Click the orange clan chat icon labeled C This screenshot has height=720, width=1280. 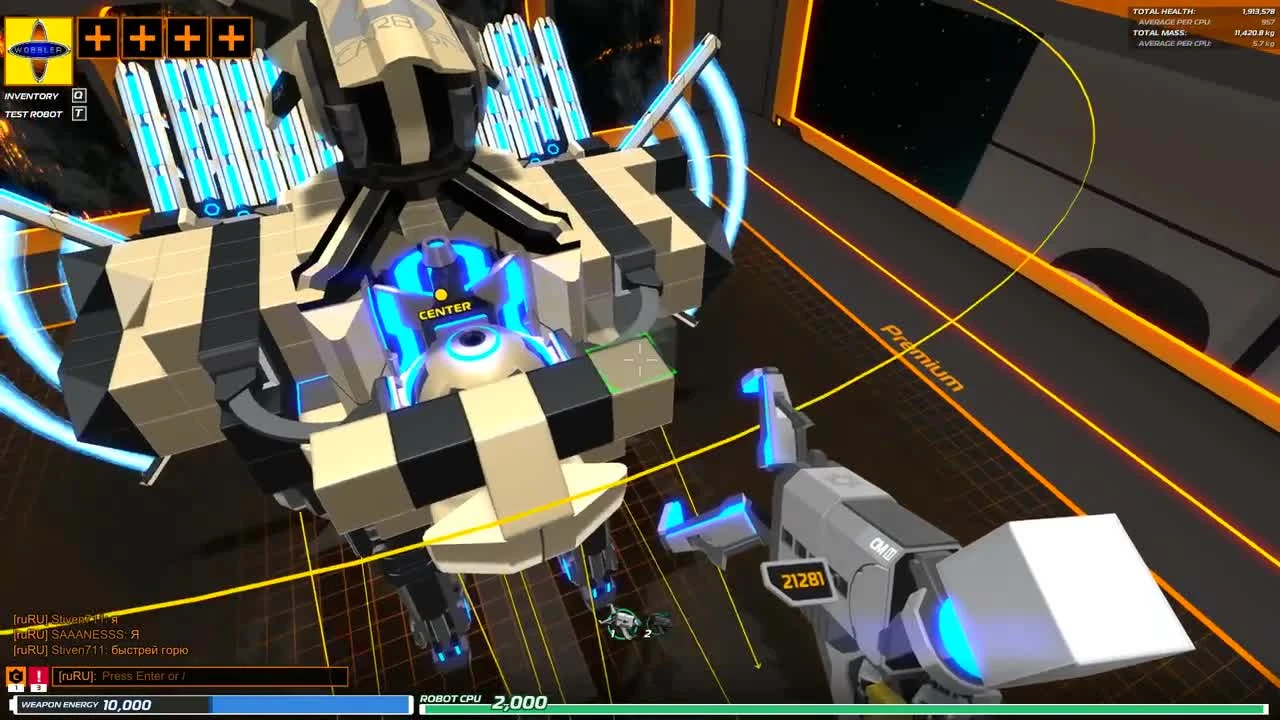coord(16,675)
